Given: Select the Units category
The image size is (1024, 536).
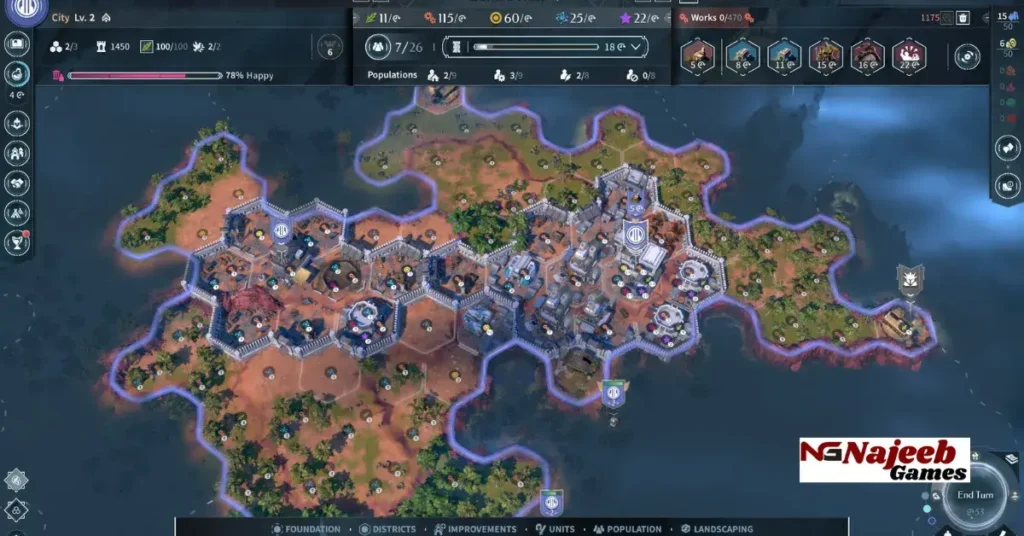Looking at the screenshot, I should 556,529.
